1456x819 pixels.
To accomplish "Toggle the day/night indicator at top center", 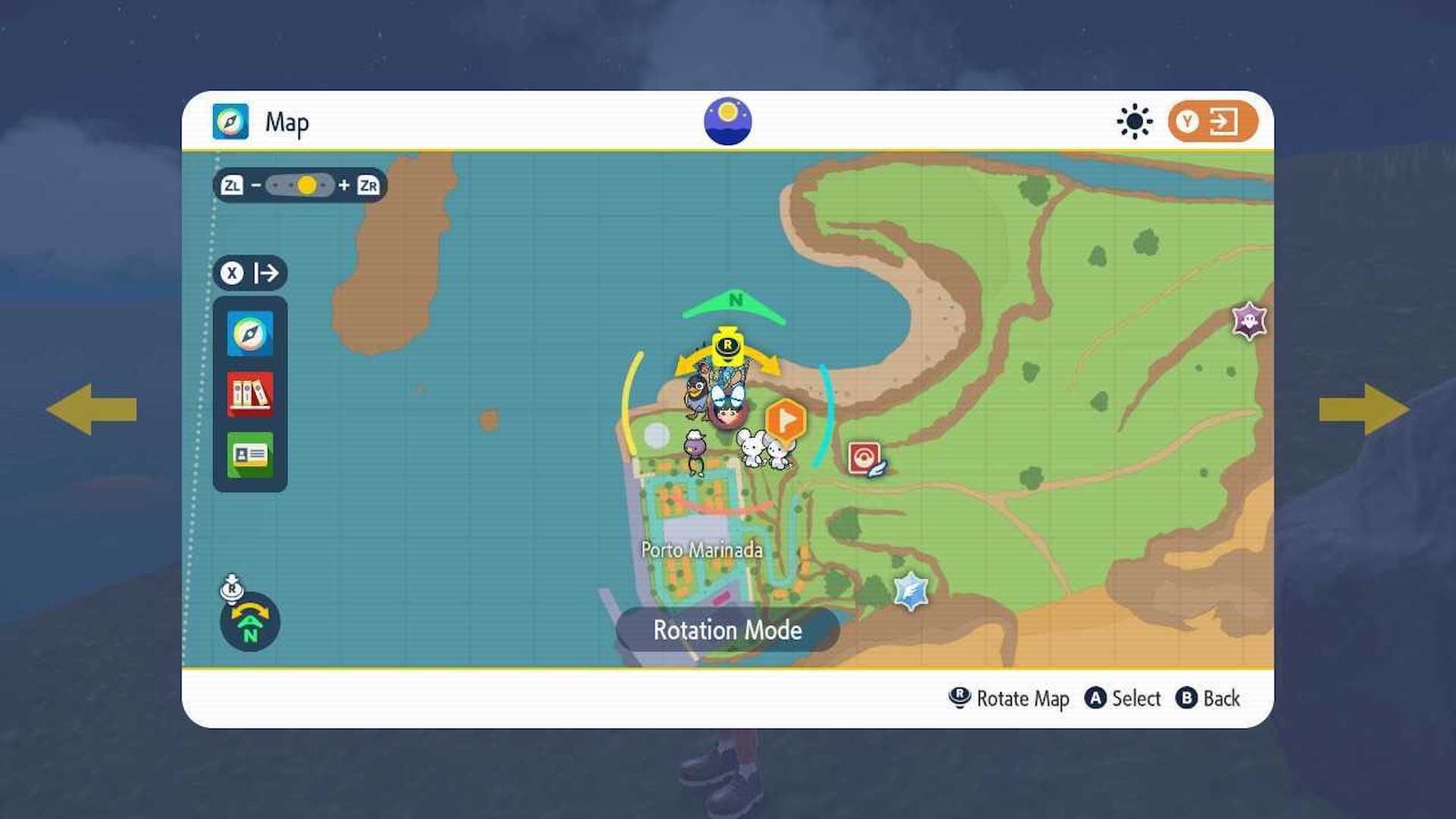I will tap(728, 119).
